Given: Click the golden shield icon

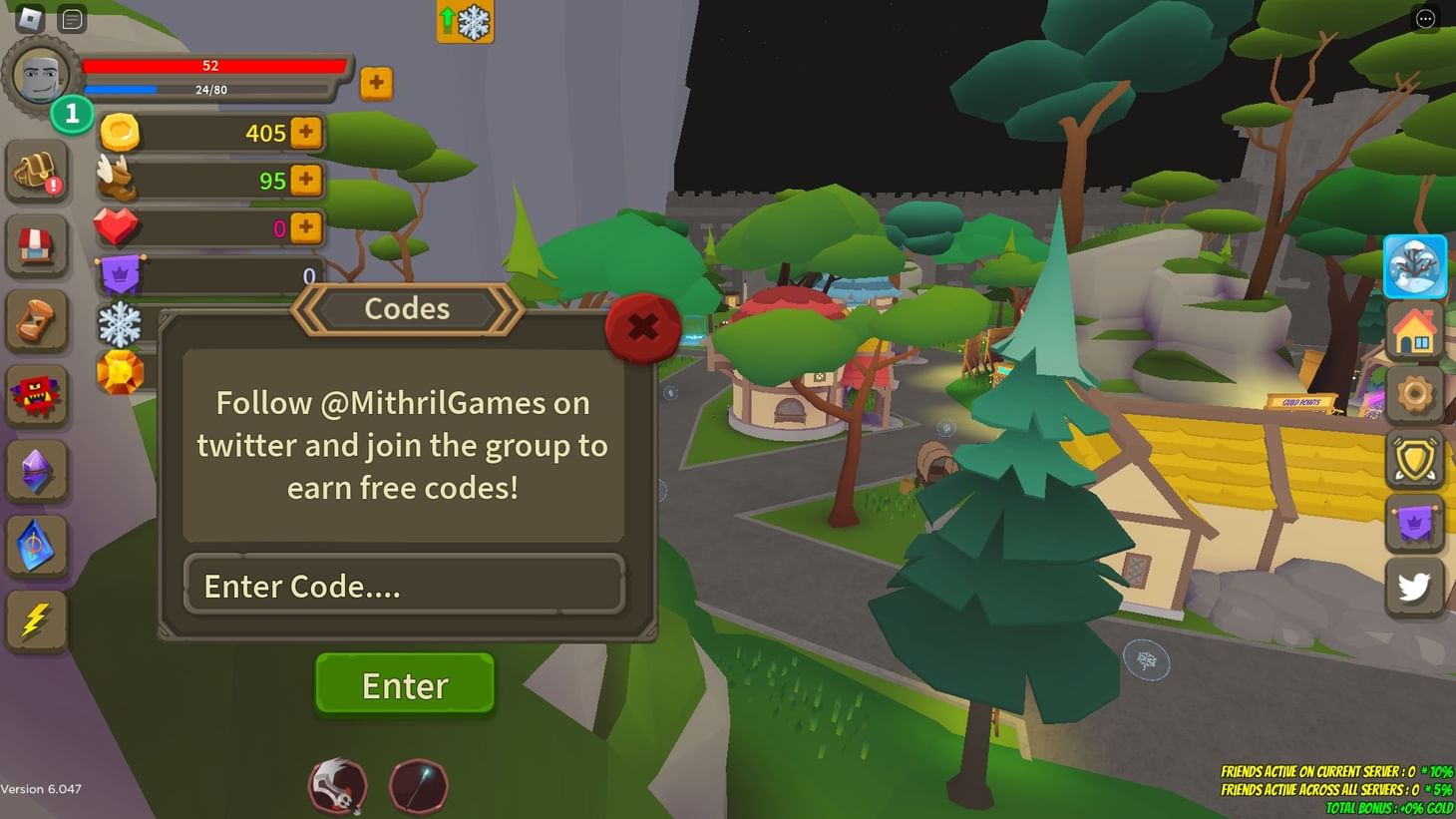Looking at the screenshot, I should pyautogui.click(x=1415, y=458).
